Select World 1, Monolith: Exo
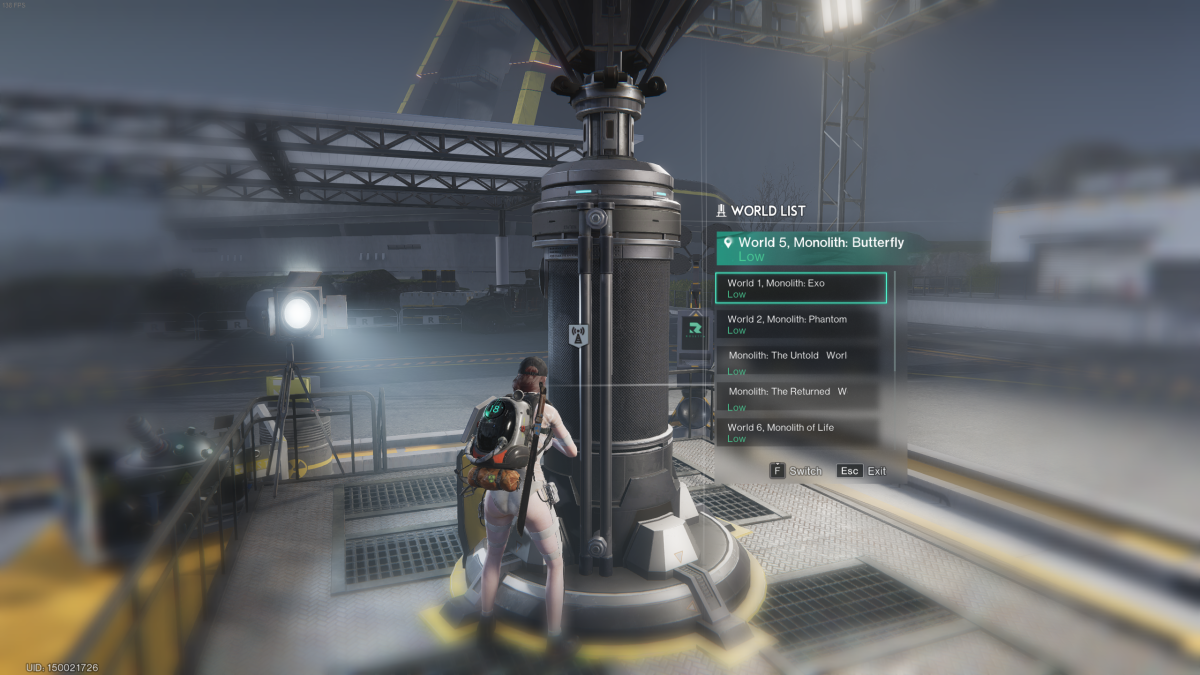Viewport: 1200px width, 675px height. [x=800, y=288]
